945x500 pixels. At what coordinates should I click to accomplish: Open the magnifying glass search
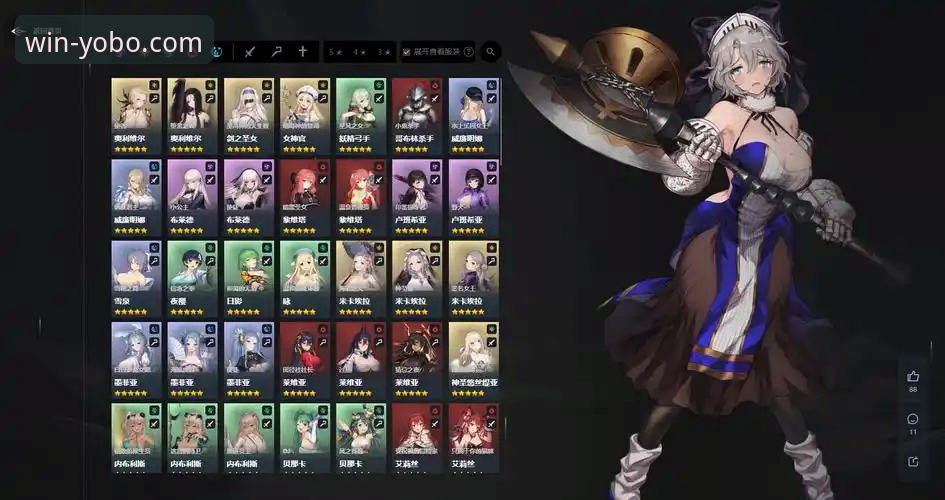pos(491,51)
